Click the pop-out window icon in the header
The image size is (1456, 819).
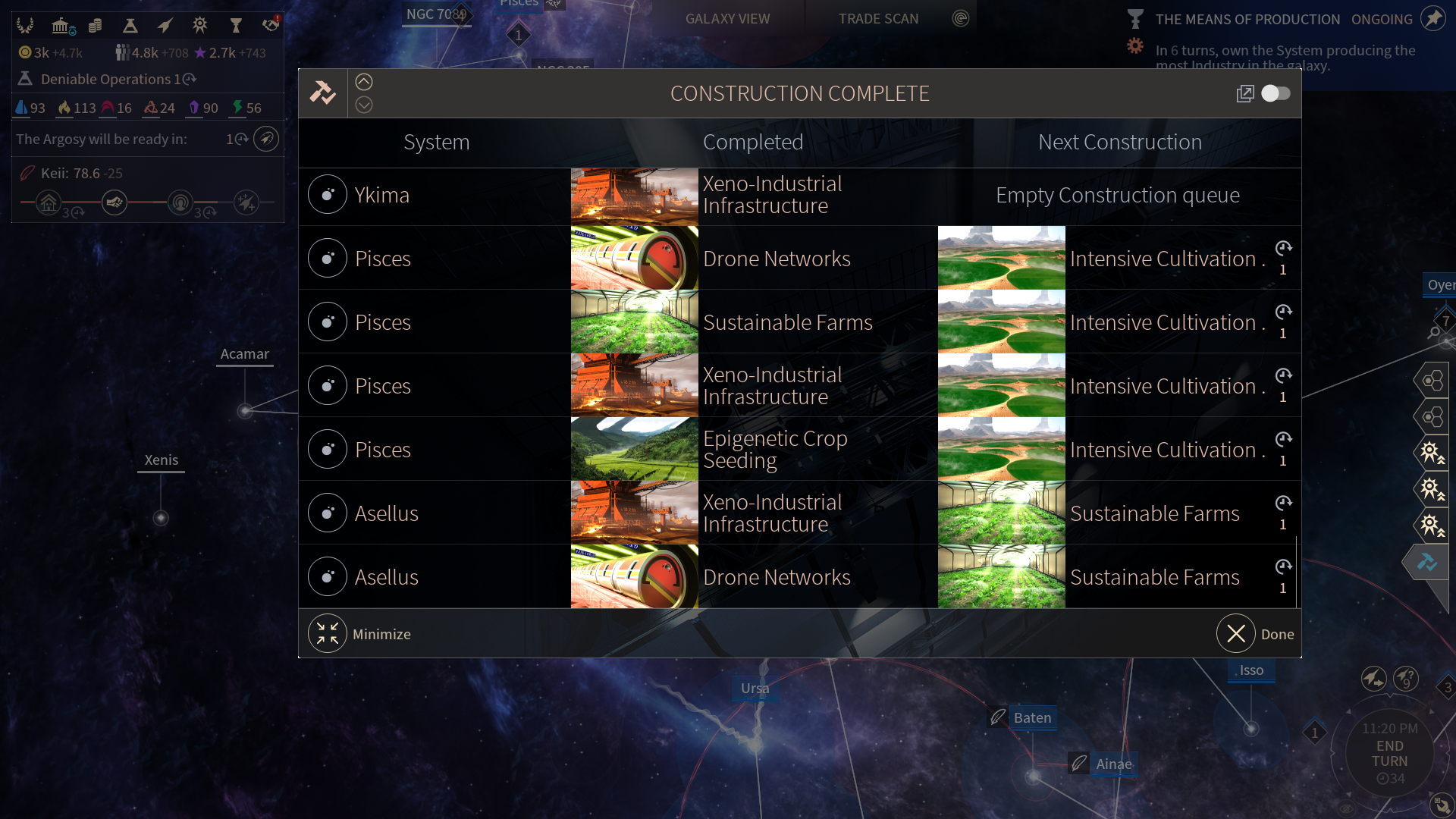(1244, 93)
